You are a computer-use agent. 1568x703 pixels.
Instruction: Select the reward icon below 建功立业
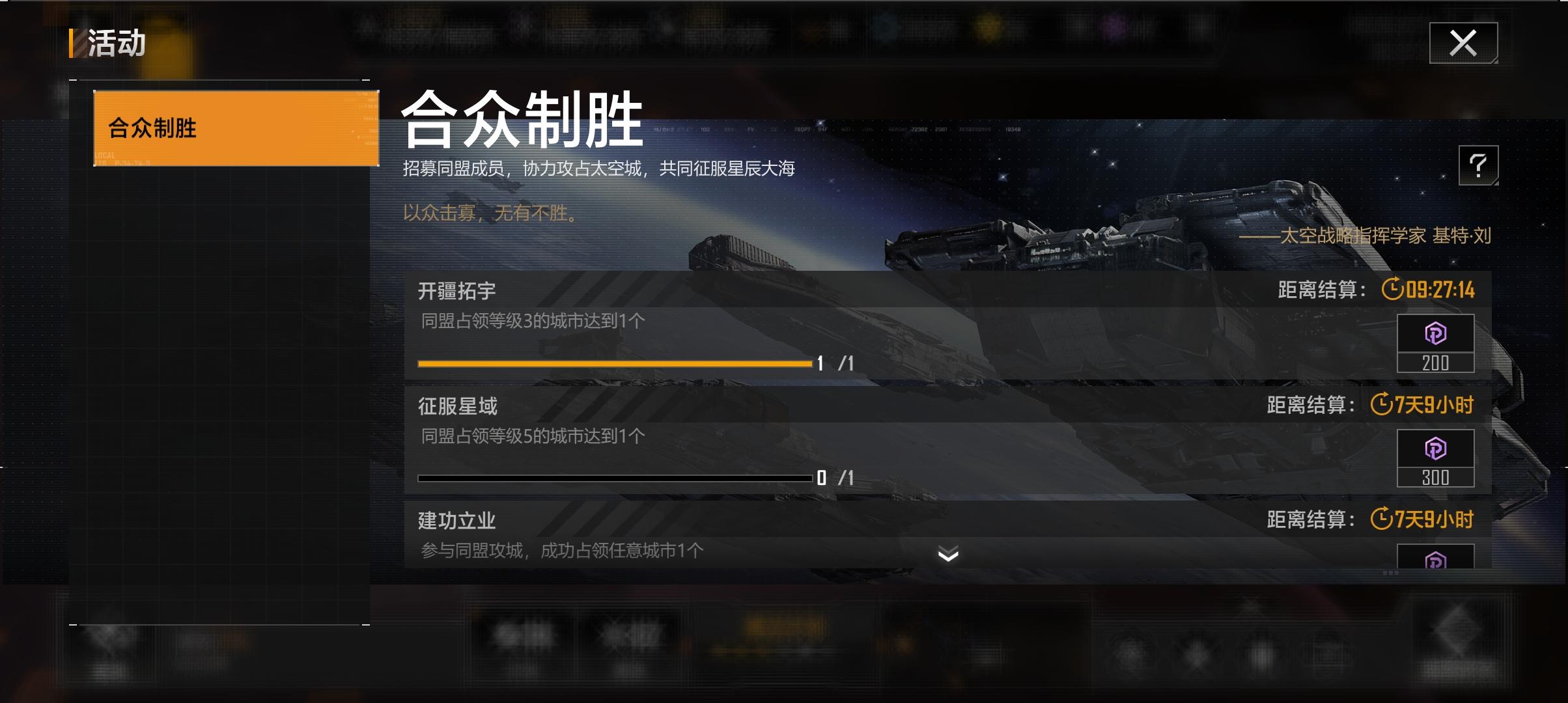click(x=1436, y=561)
